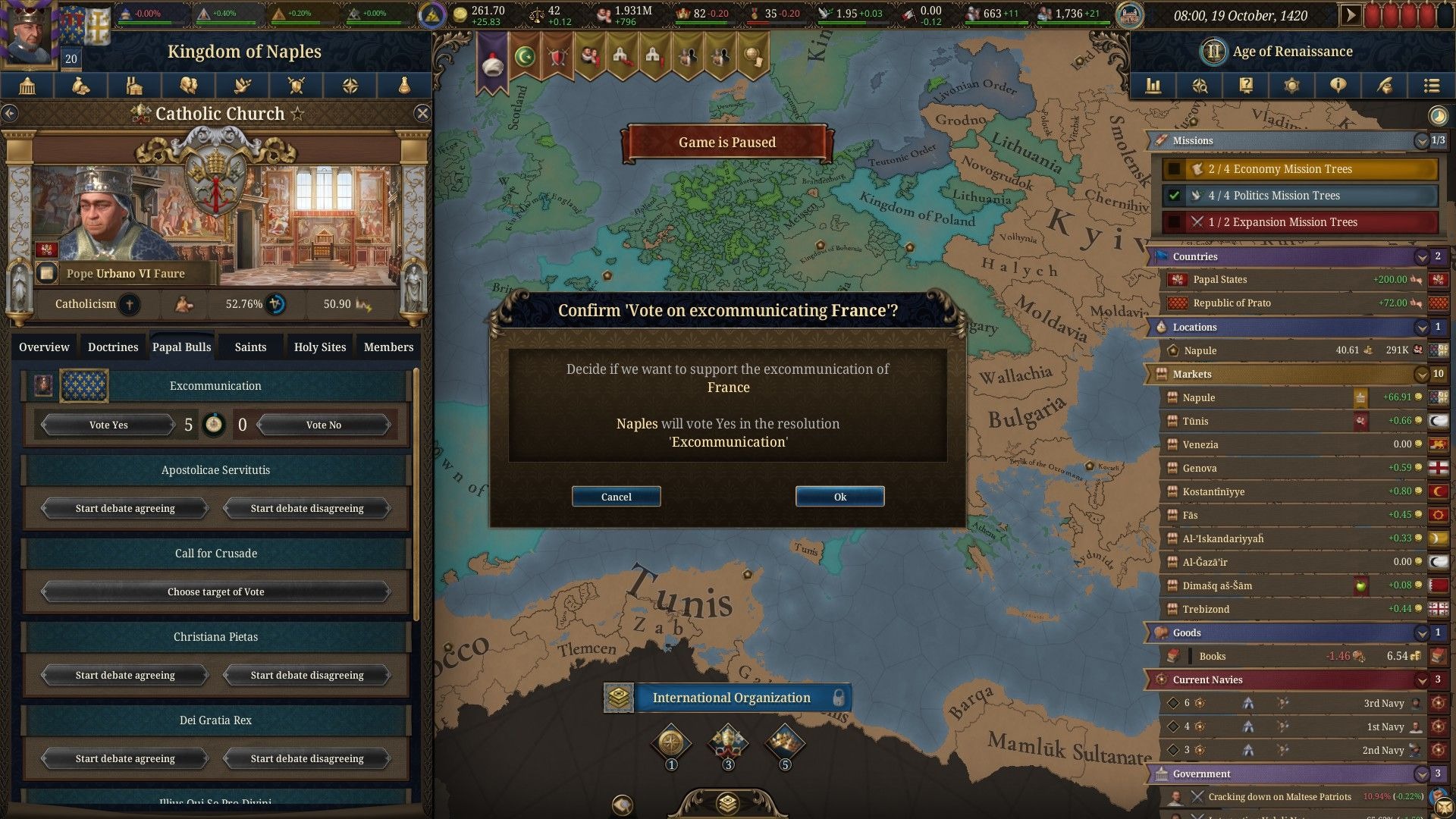Select the quill-and-ink messages icon
The height and width of the screenshot is (819, 1456).
1385,86
